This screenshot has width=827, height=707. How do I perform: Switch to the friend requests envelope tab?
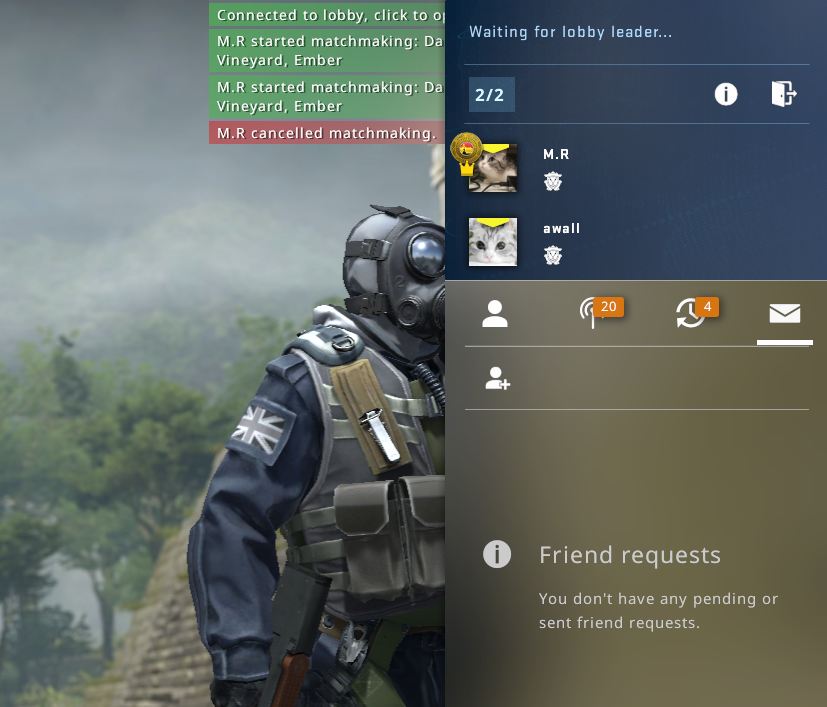click(x=784, y=314)
